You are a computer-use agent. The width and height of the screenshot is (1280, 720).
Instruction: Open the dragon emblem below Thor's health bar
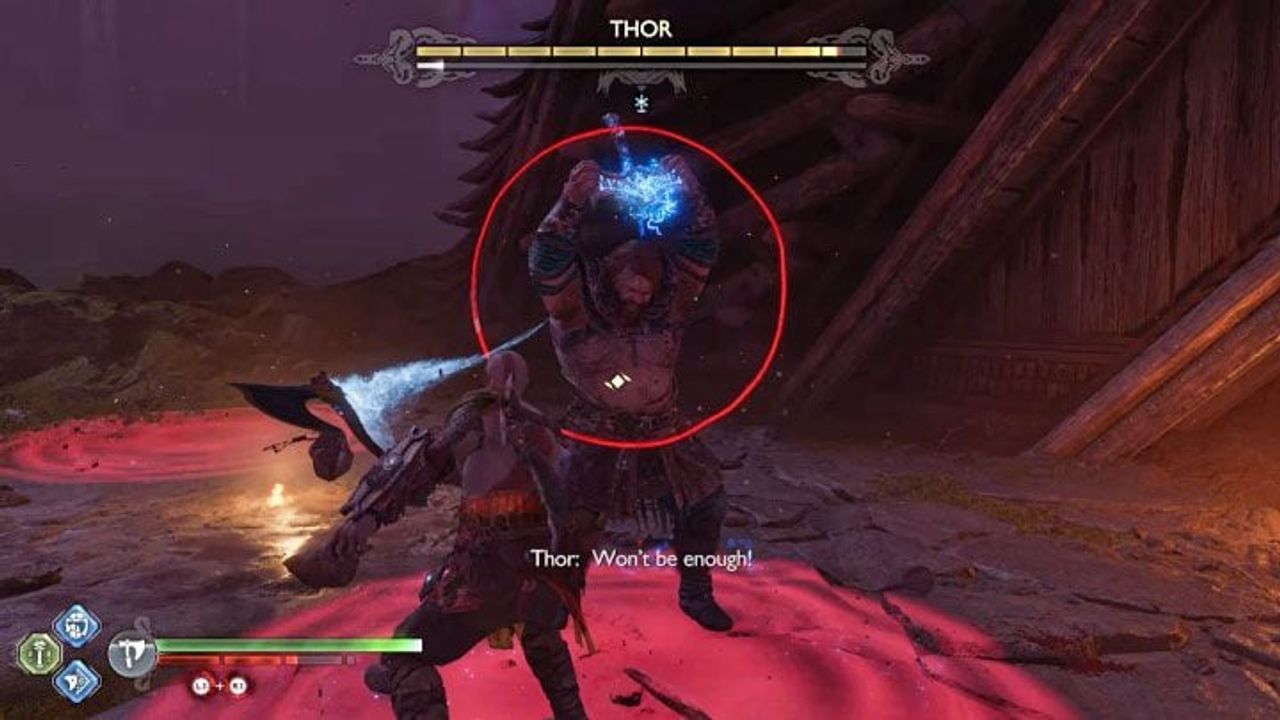640,77
